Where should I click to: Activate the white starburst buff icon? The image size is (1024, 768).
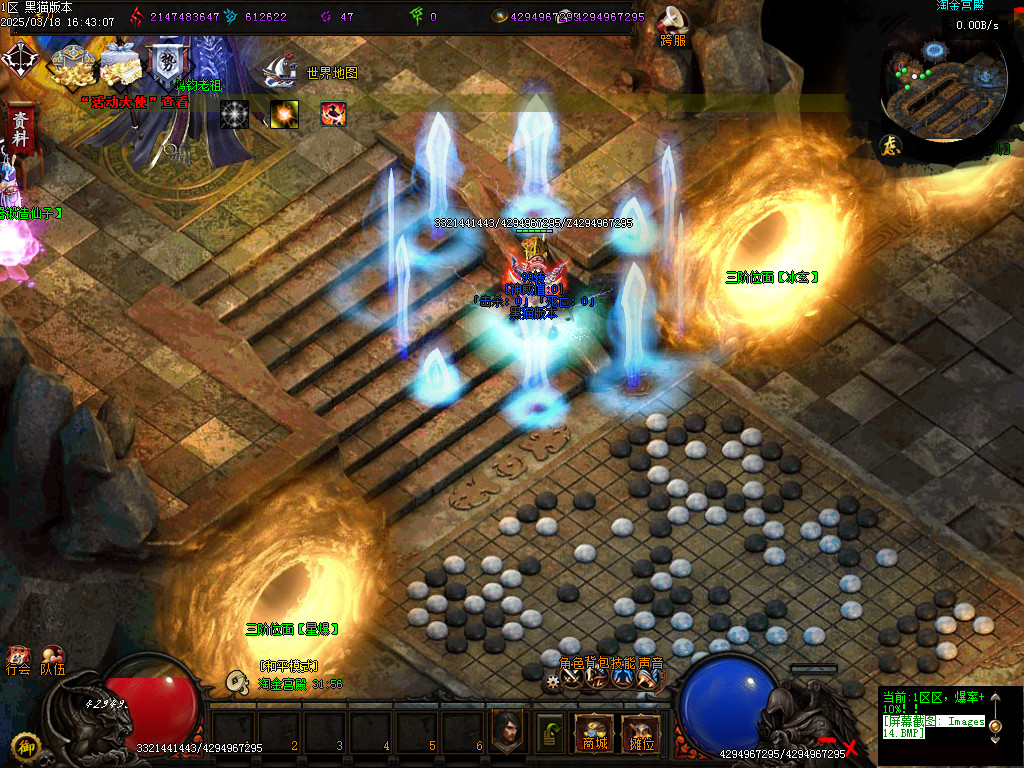(234, 114)
